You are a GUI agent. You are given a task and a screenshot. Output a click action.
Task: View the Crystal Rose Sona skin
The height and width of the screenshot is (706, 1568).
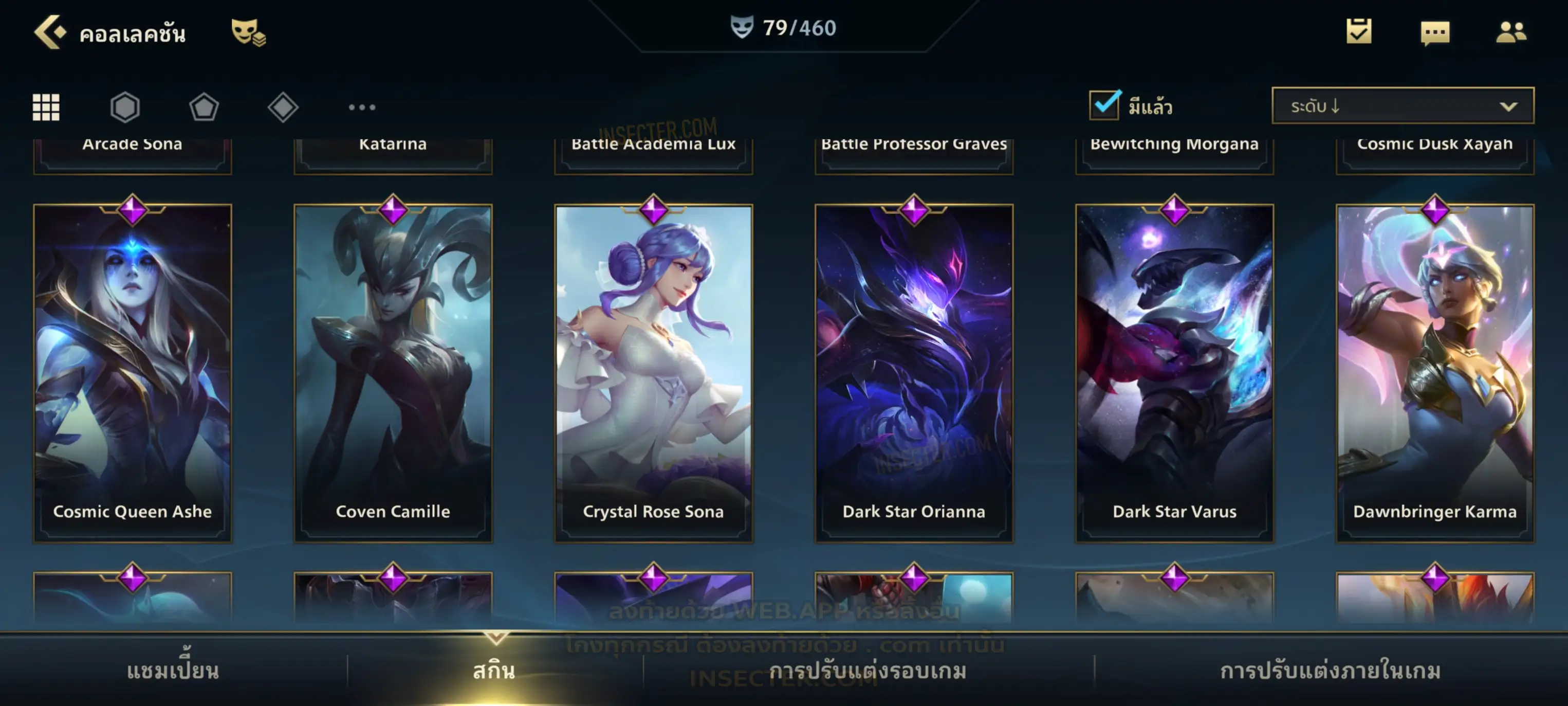coord(654,373)
